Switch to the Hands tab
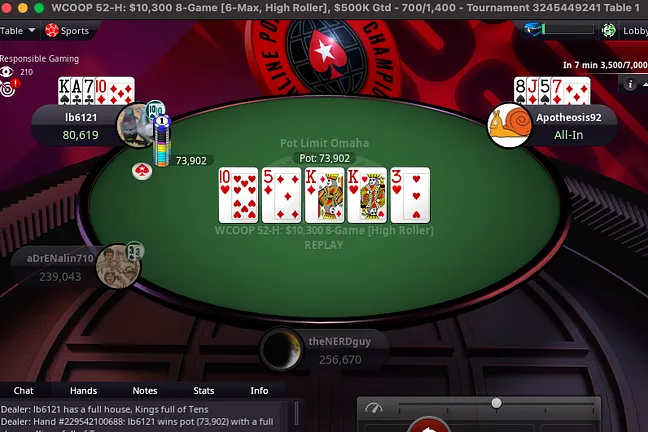This screenshot has width=648, height=432. [83, 390]
